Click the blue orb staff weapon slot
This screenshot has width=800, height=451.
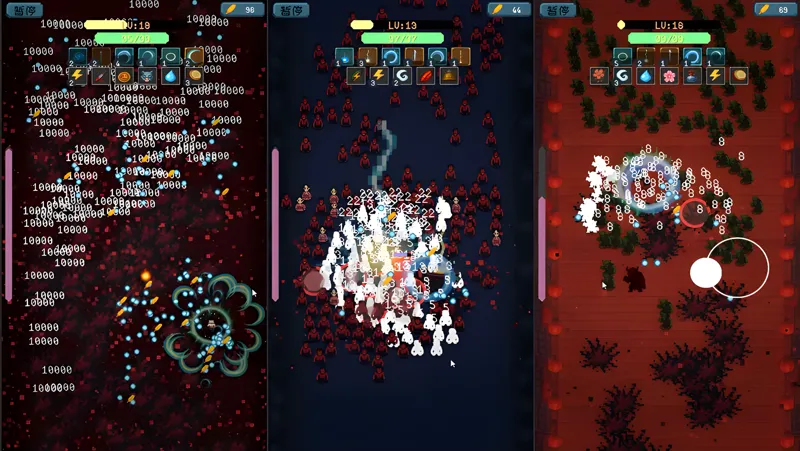coord(344,56)
